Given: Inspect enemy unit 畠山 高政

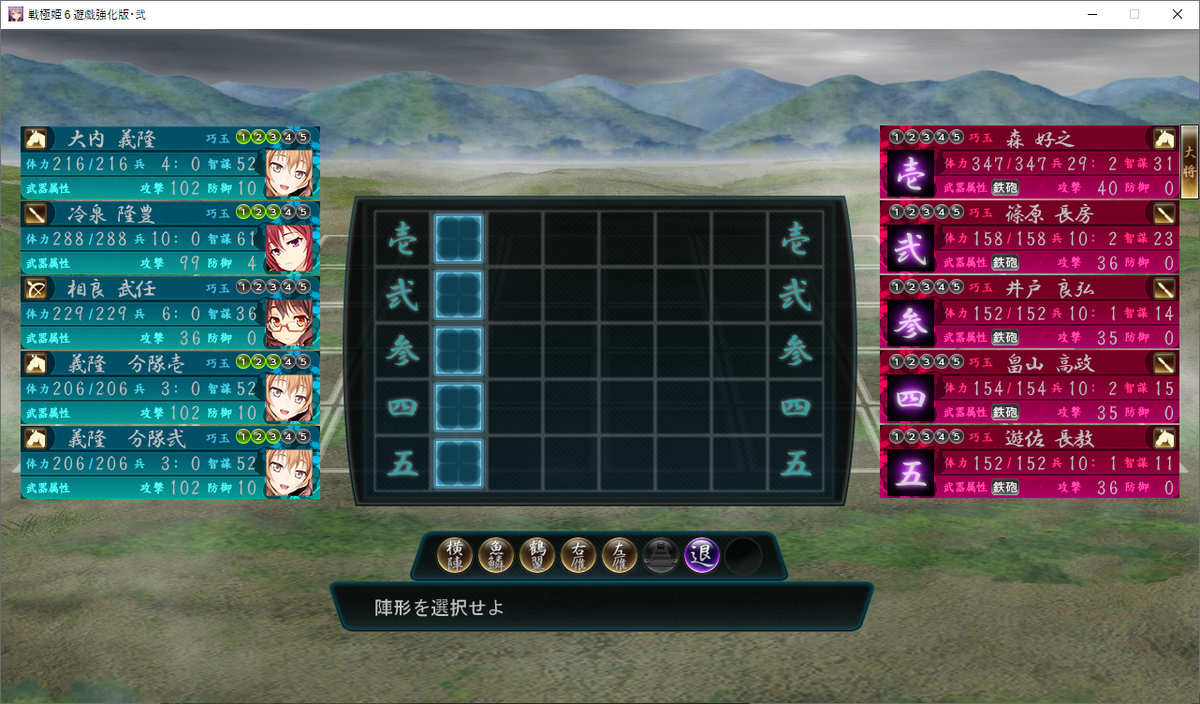Looking at the screenshot, I should pos(1030,387).
